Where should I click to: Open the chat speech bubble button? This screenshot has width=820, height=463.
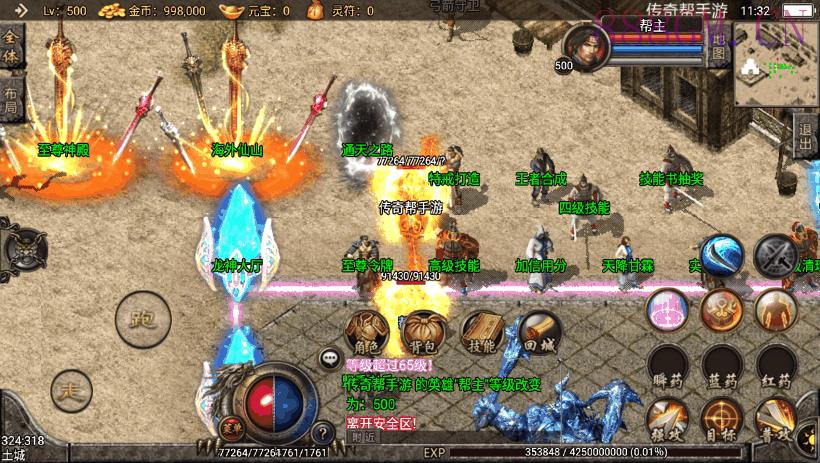coord(329,357)
